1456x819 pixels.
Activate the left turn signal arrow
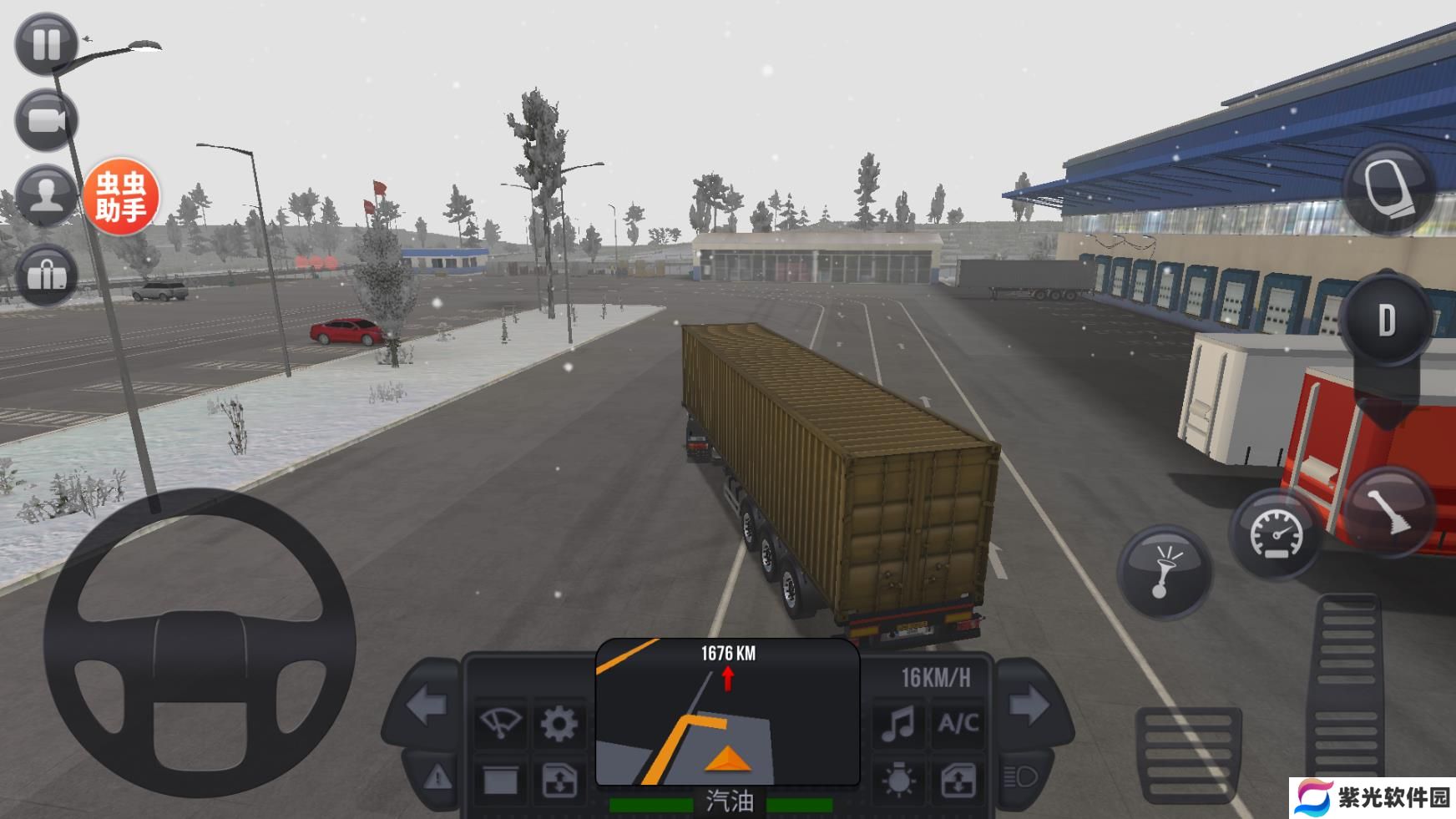427,705
